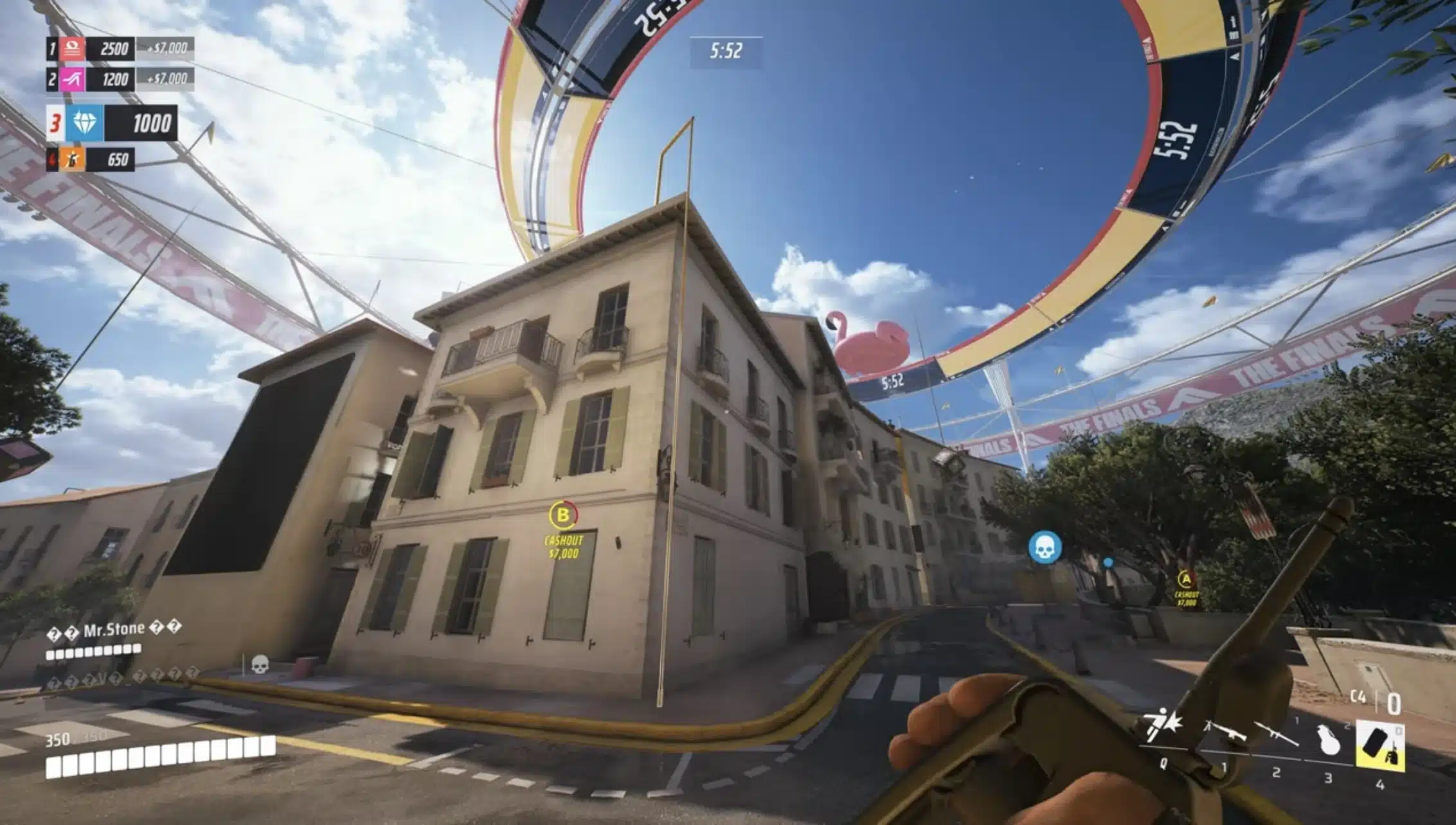1456x825 pixels.
Task: Click the pink second-place team icon
Action: (x=72, y=80)
